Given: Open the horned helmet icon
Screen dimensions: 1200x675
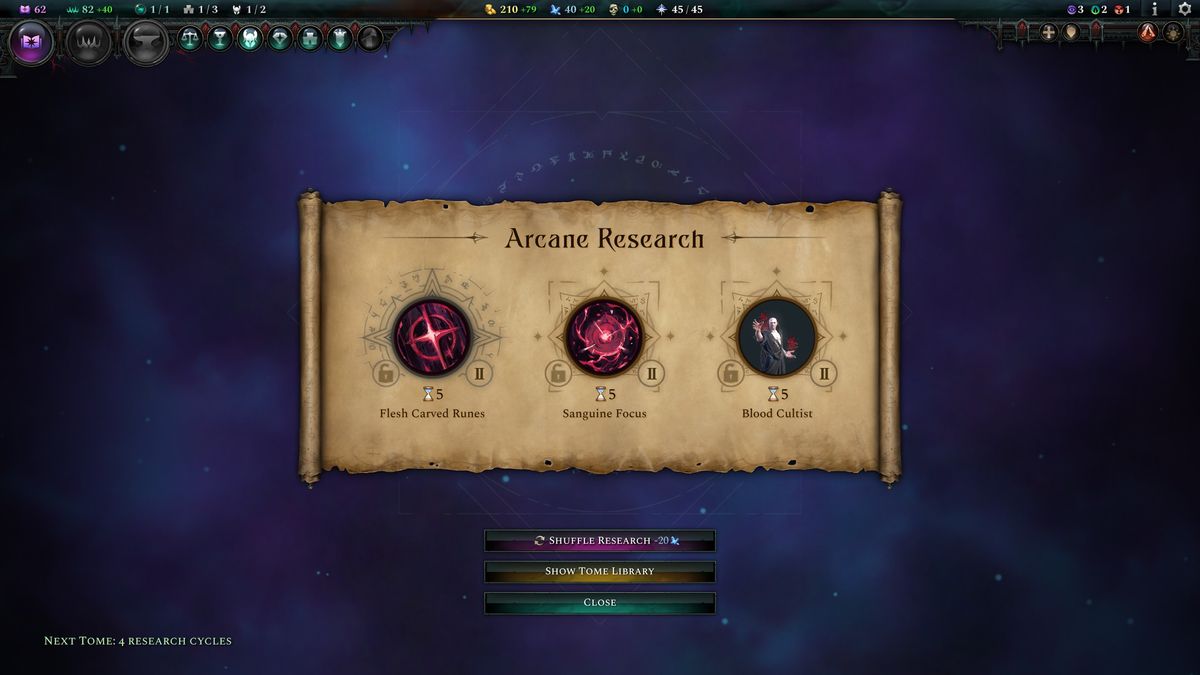Looking at the screenshot, I should [250, 39].
